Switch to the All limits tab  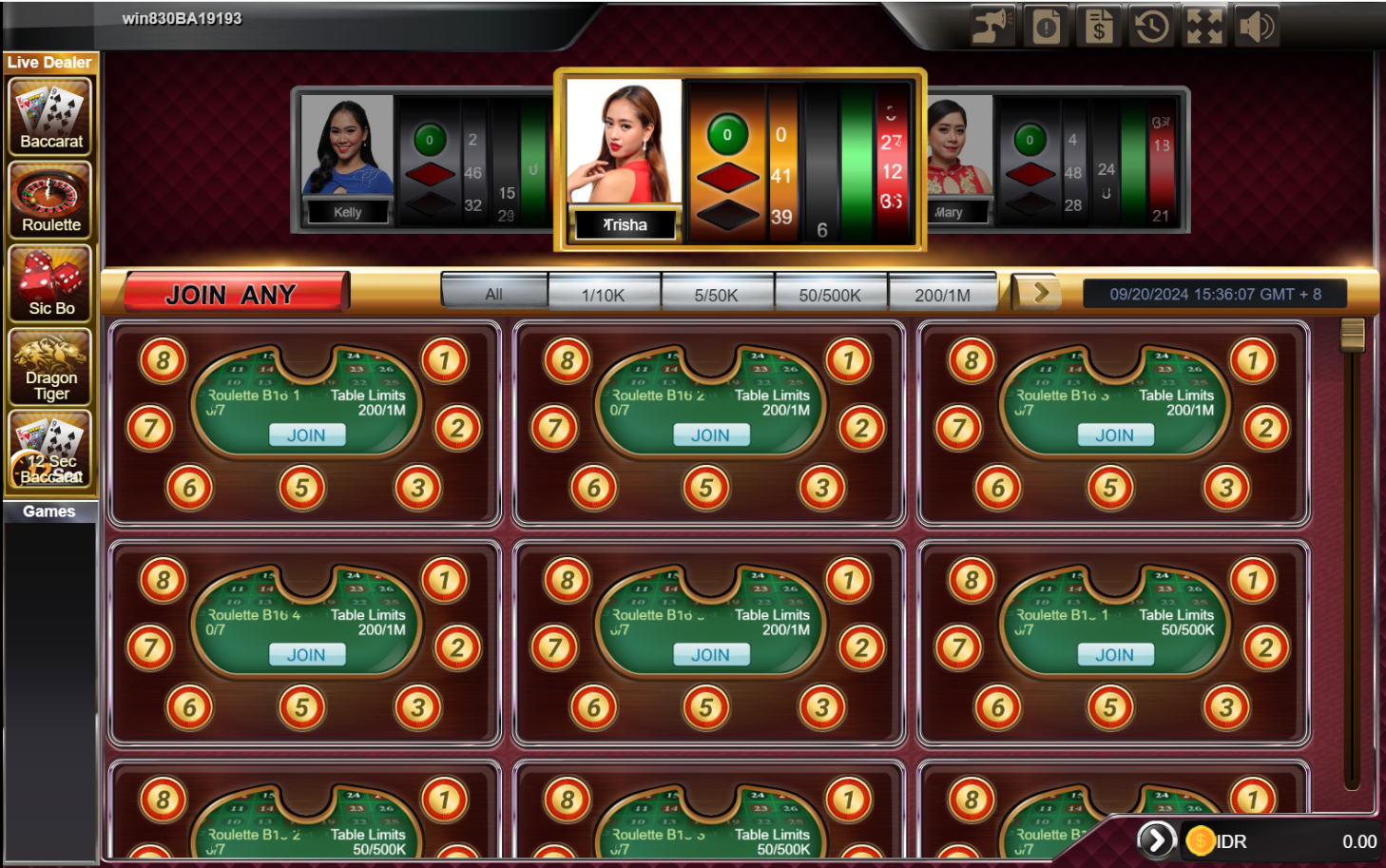coord(494,294)
